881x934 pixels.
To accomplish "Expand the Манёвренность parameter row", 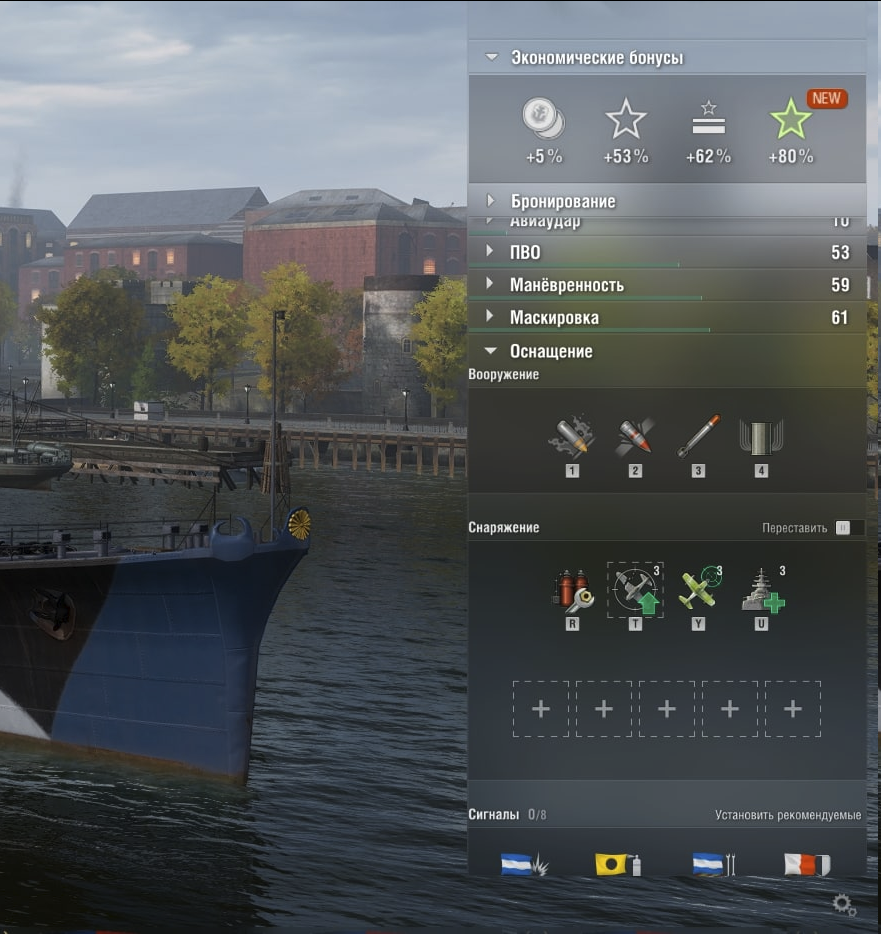I will pyautogui.click(x=566, y=285).
